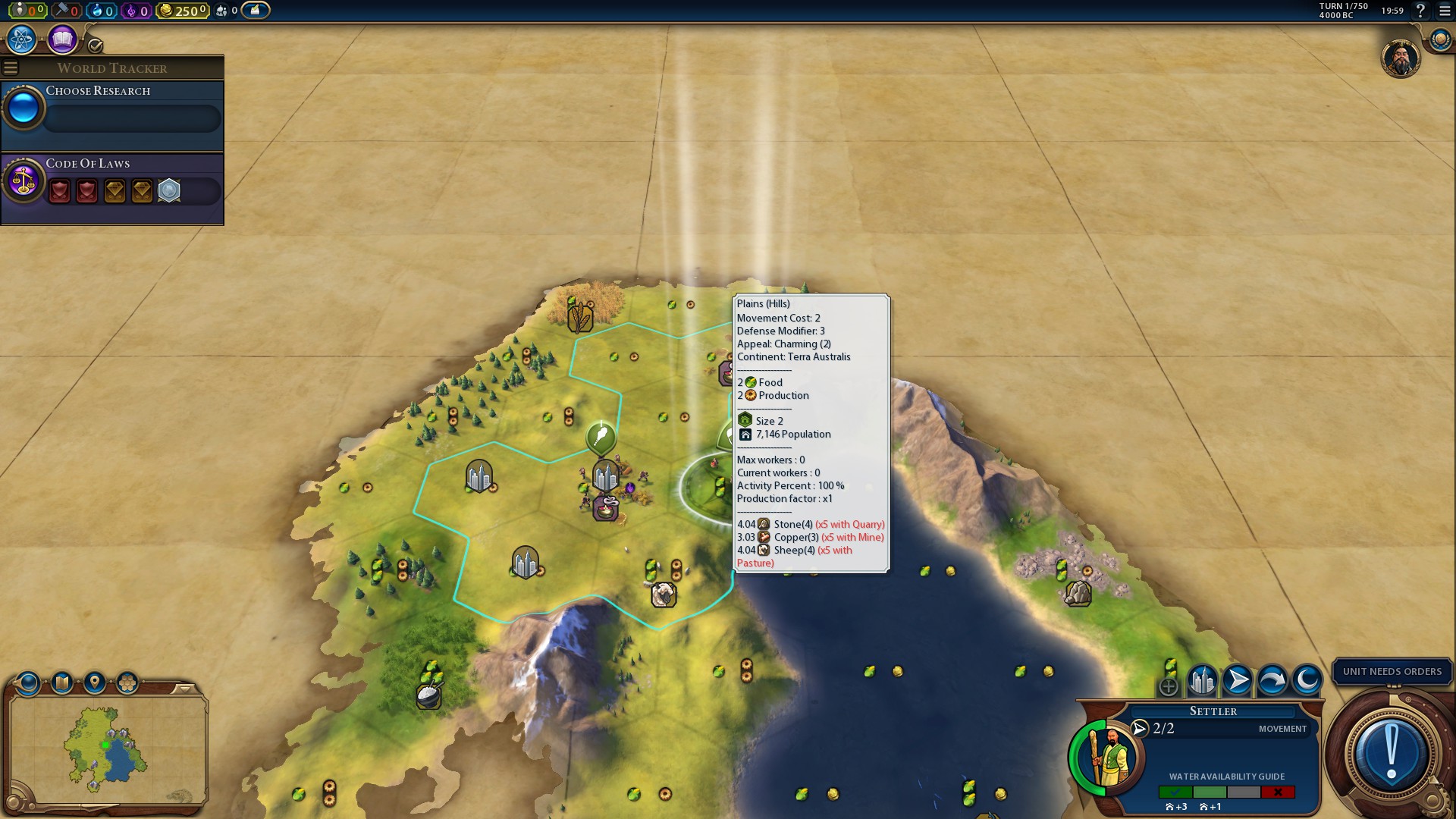Skip the Settler's turn
The width and height of the screenshot is (1456, 819).
click(1272, 681)
